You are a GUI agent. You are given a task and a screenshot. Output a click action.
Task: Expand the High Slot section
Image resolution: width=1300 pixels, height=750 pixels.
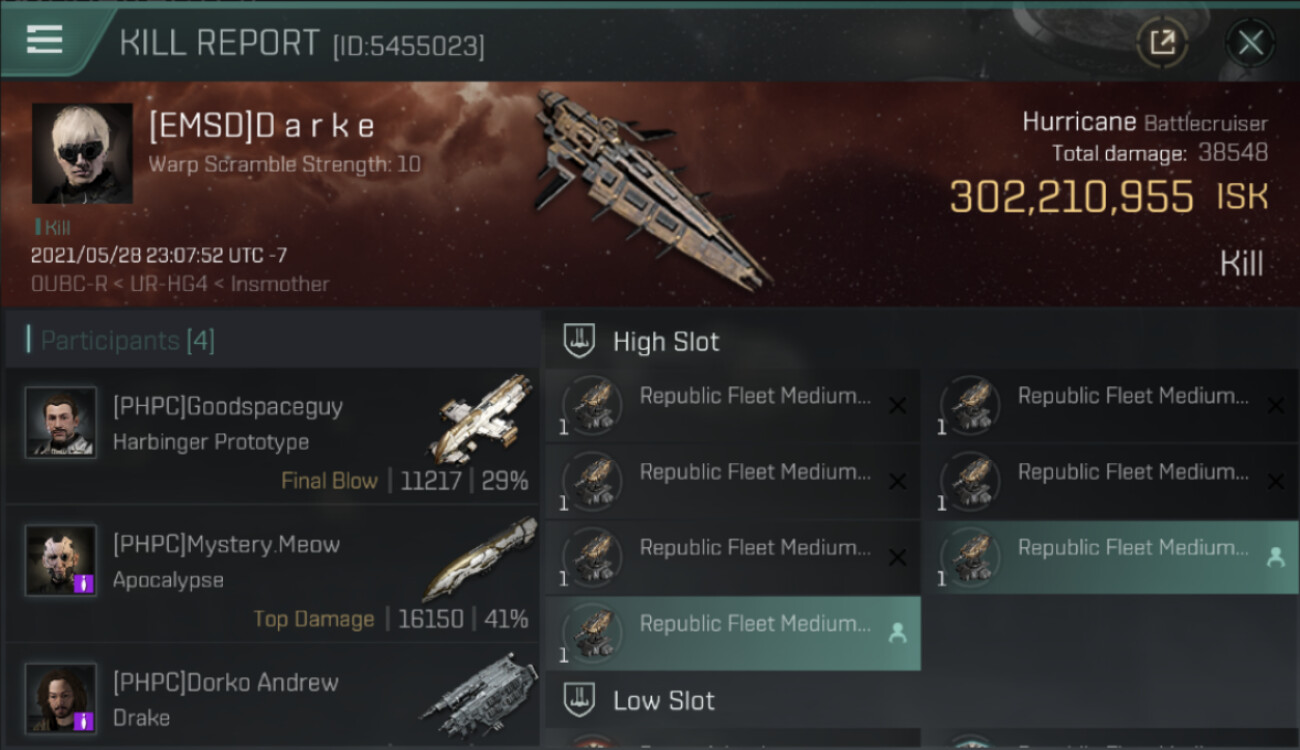click(x=666, y=342)
